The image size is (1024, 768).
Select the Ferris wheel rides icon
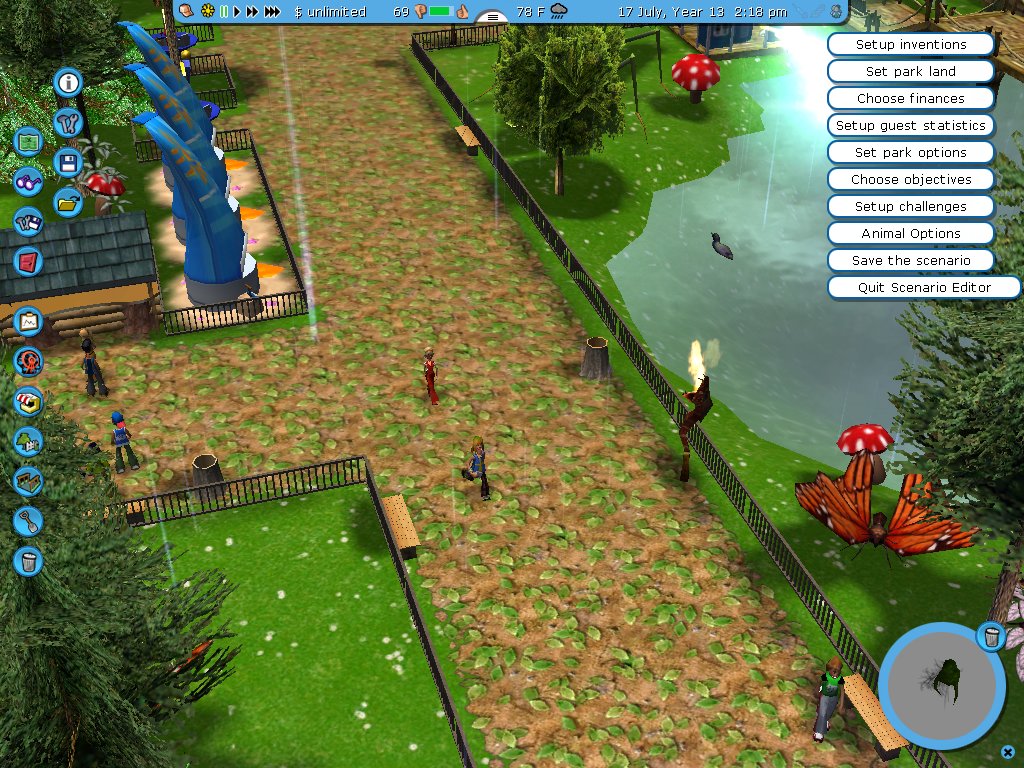28,361
